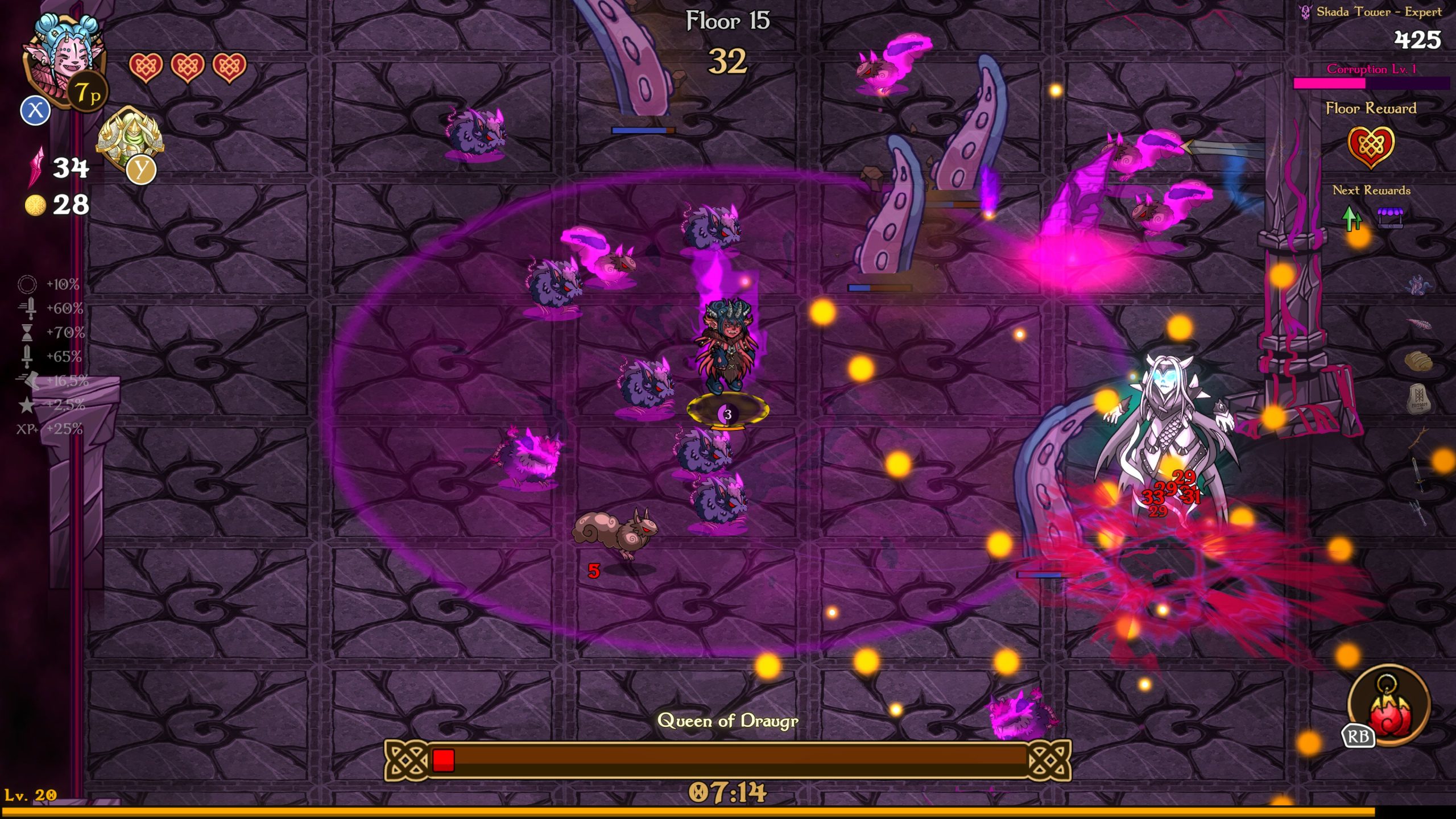Select the bread loaf item icon
The width and height of the screenshot is (1456, 819).
tap(1418, 361)
